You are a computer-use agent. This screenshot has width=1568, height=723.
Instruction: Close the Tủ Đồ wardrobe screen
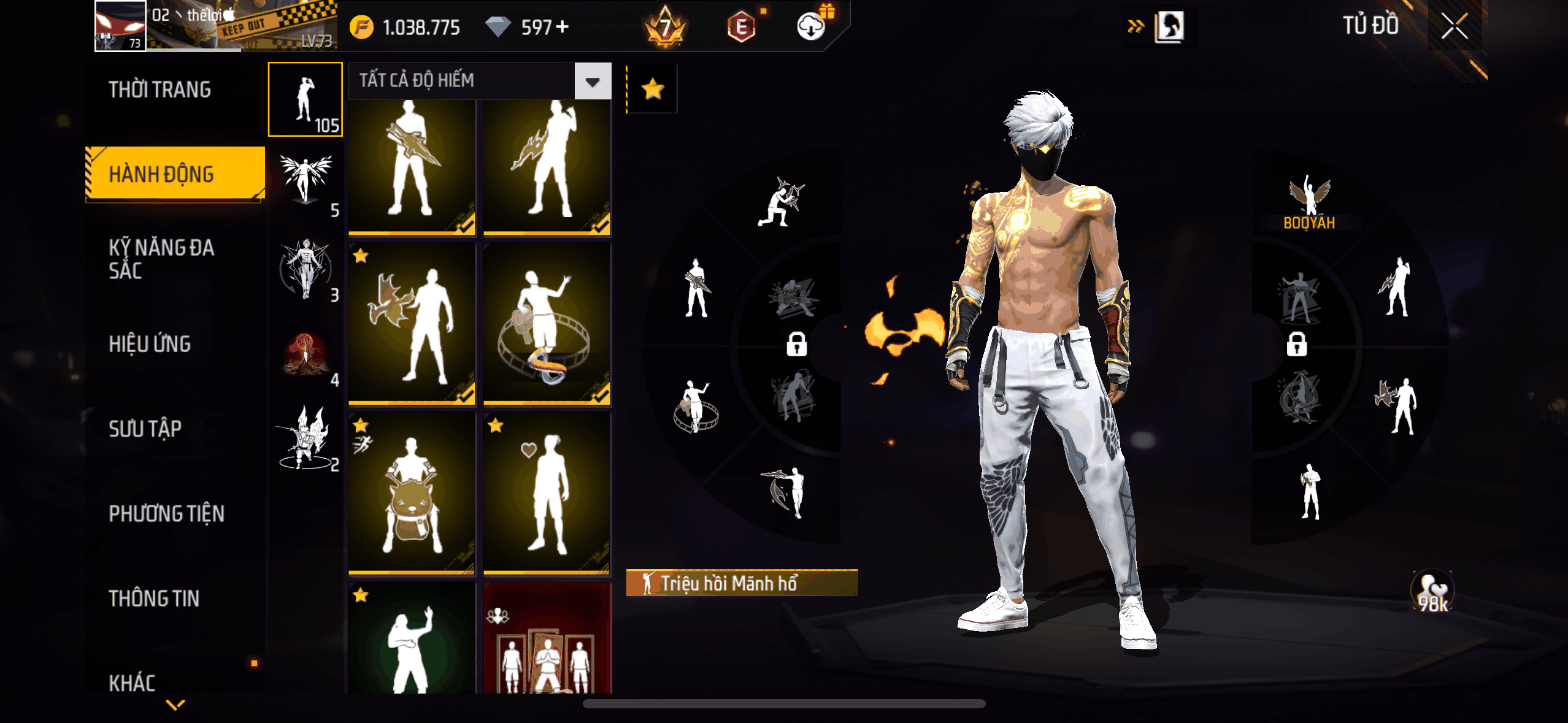tap(1454, 26)
